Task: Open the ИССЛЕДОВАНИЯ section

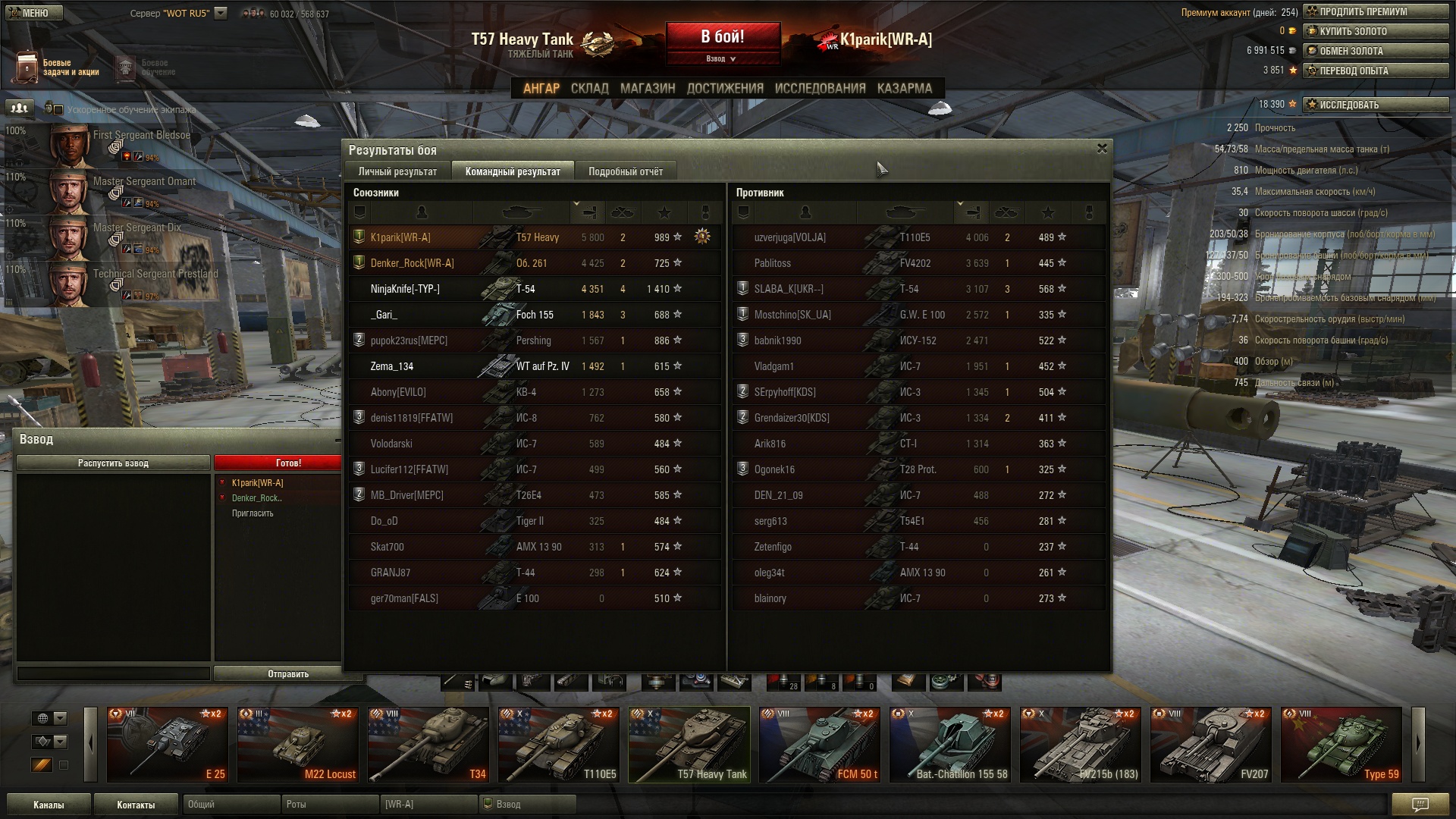Action: tap(820, 88)
